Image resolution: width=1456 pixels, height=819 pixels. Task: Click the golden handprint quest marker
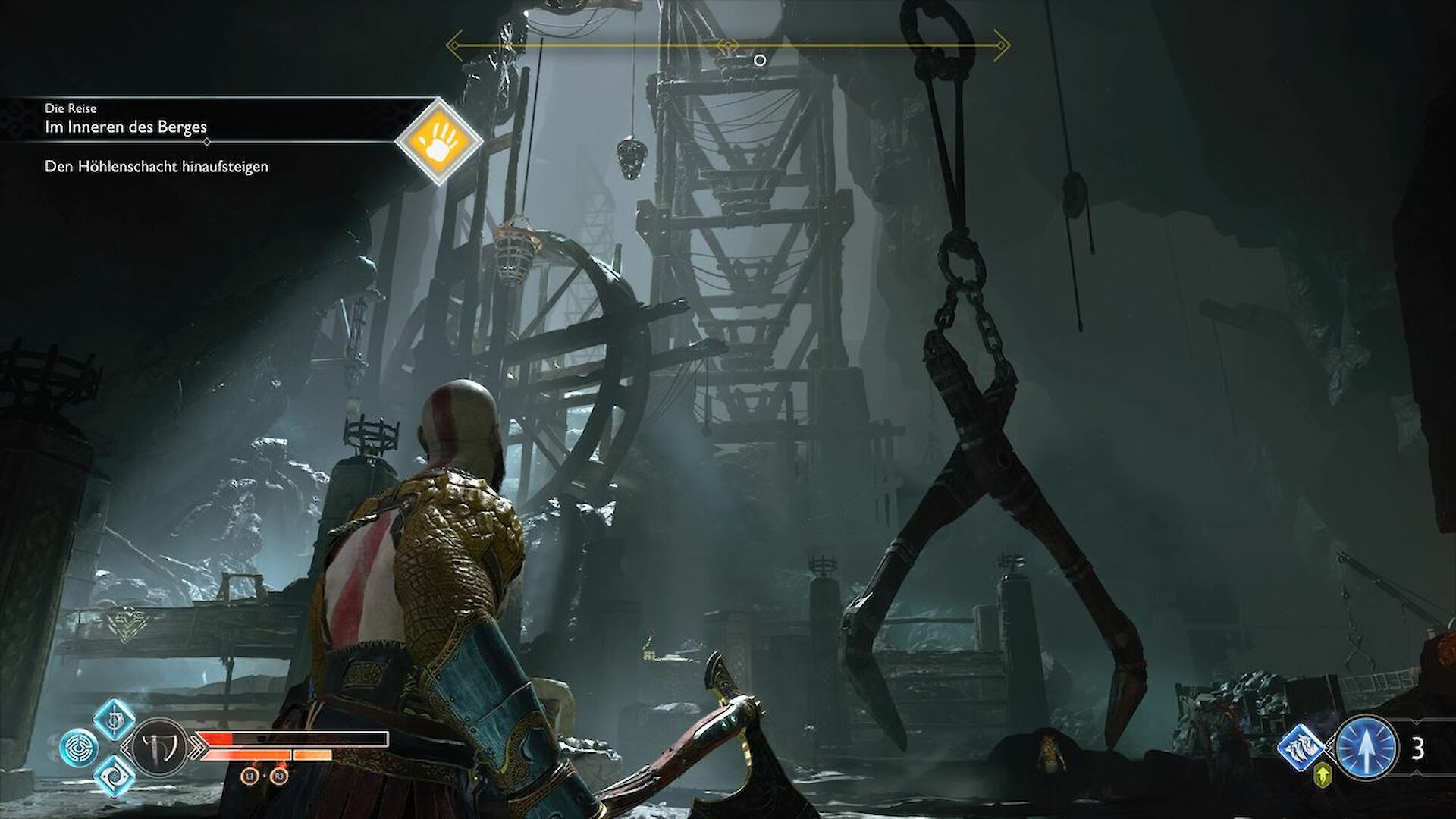(x=439, y=143)
